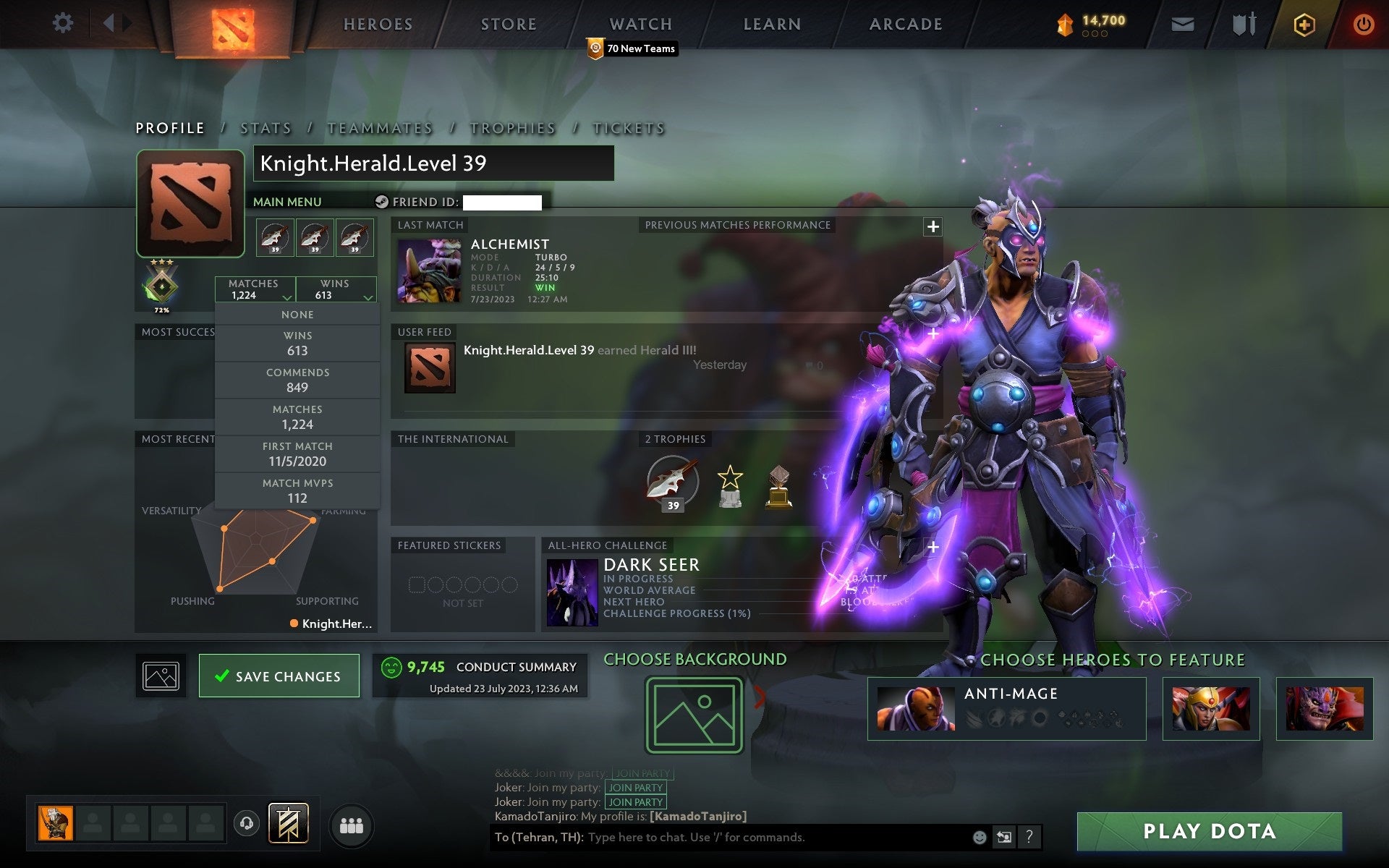This screenshot has height=868, width=1389.
Task: Choose NONE in the stat selector
Action: pos(298,315)
